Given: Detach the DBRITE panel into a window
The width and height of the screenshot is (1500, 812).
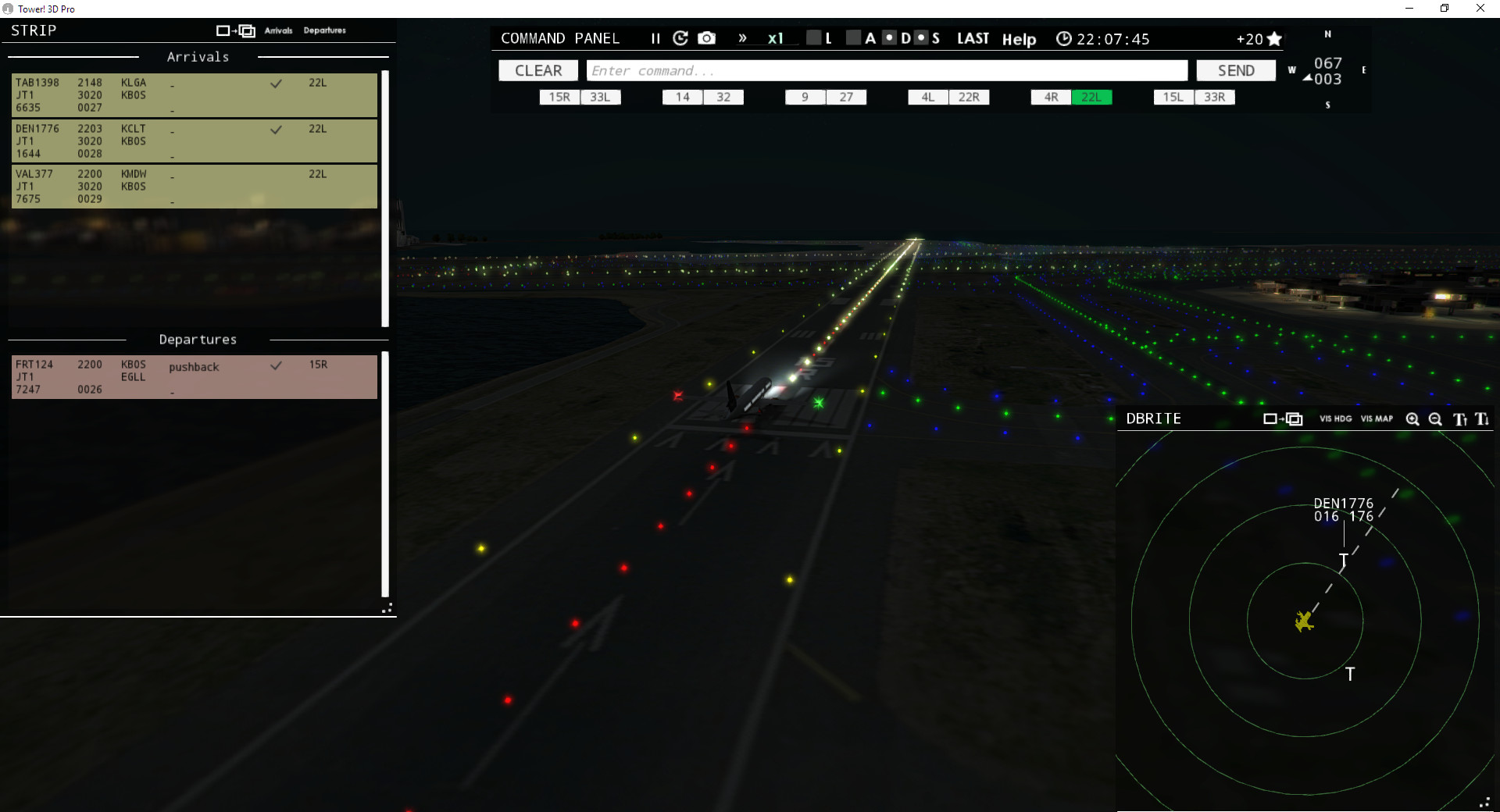Looking at the screenshot, I should point(1282,418).
